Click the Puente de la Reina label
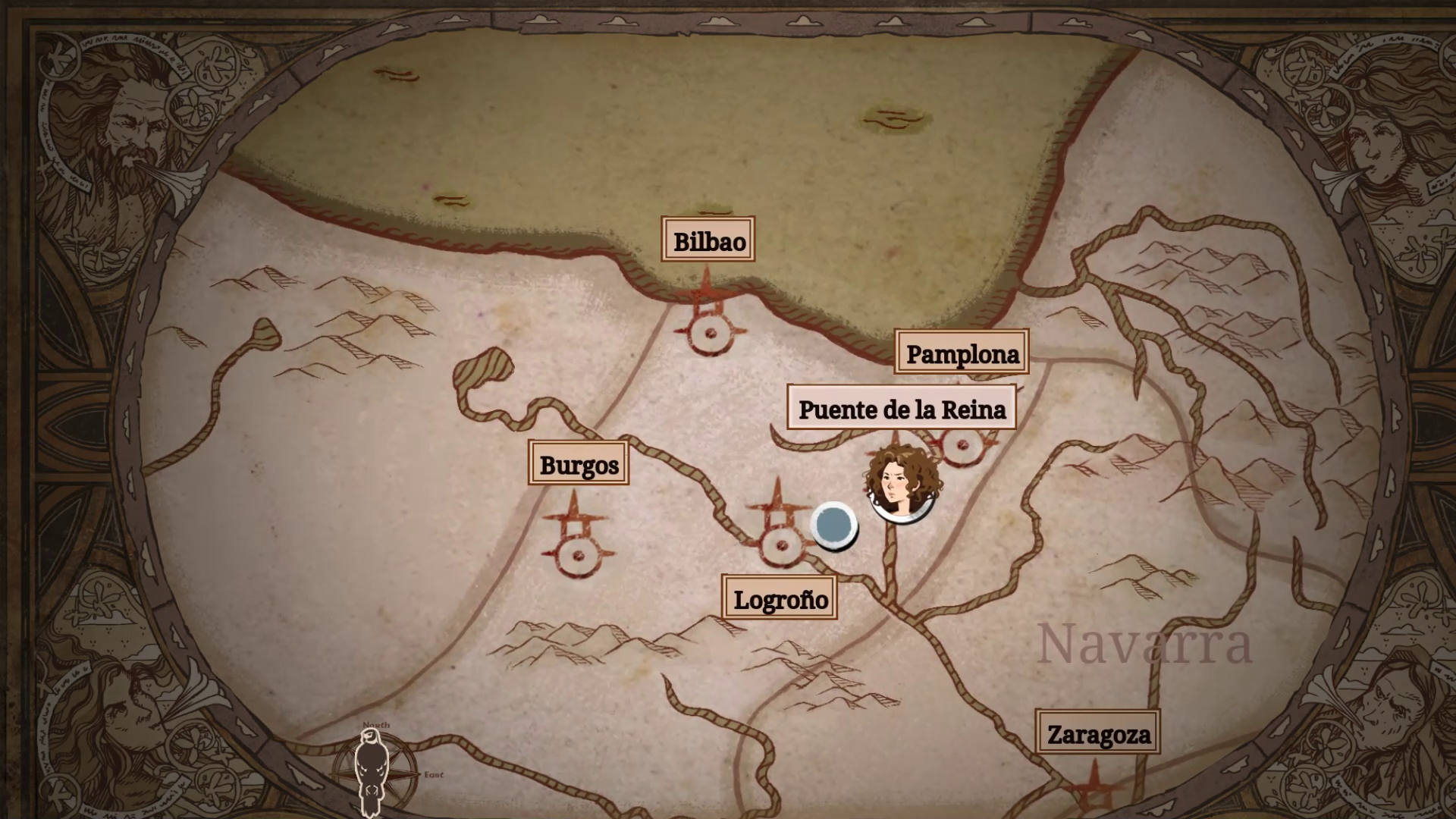Viewport: 1456px width, 819px height. click(x=902, y=409)
